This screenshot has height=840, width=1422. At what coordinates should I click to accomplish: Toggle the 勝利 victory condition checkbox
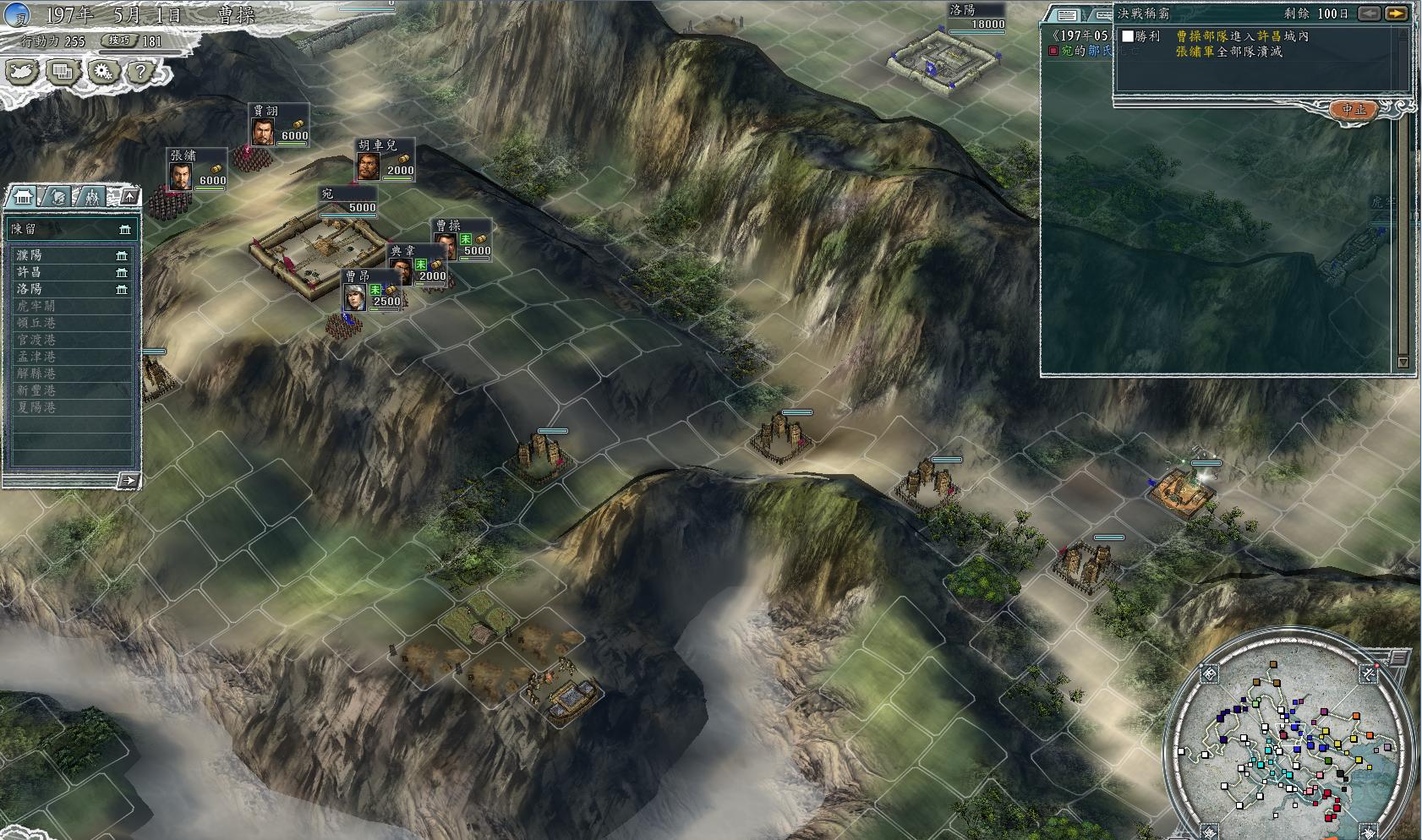pyautogui.click(x=1128, y=36)
